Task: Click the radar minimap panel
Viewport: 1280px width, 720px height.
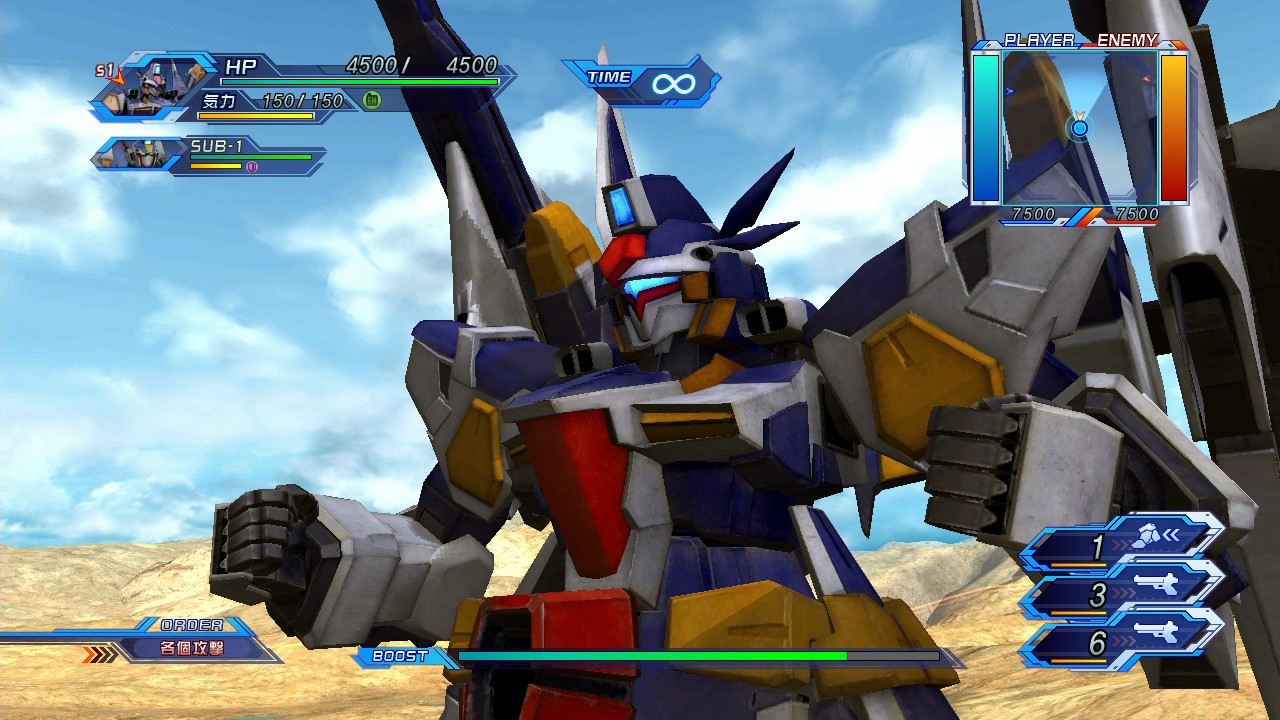Action: click(1079, 127)
